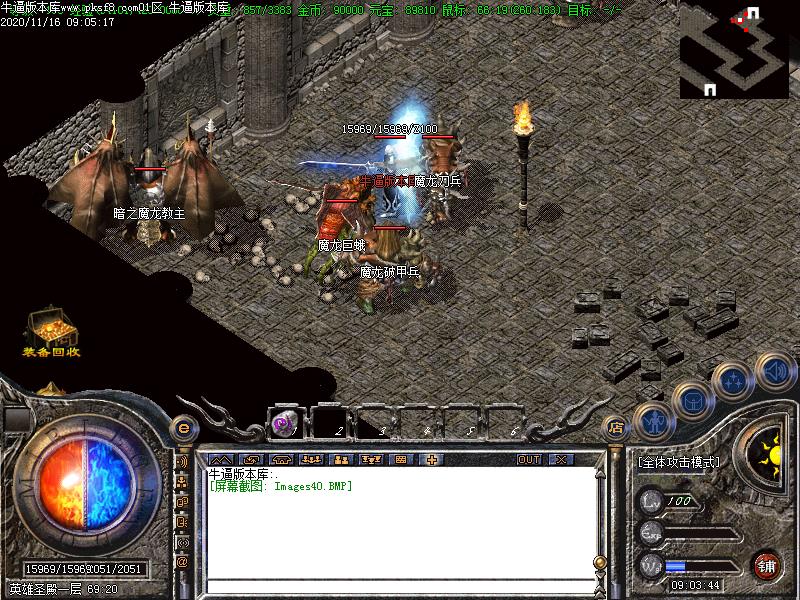Click the OUT button above chat
The width and height of the screenshot is (800, 600).
point(529,460)
